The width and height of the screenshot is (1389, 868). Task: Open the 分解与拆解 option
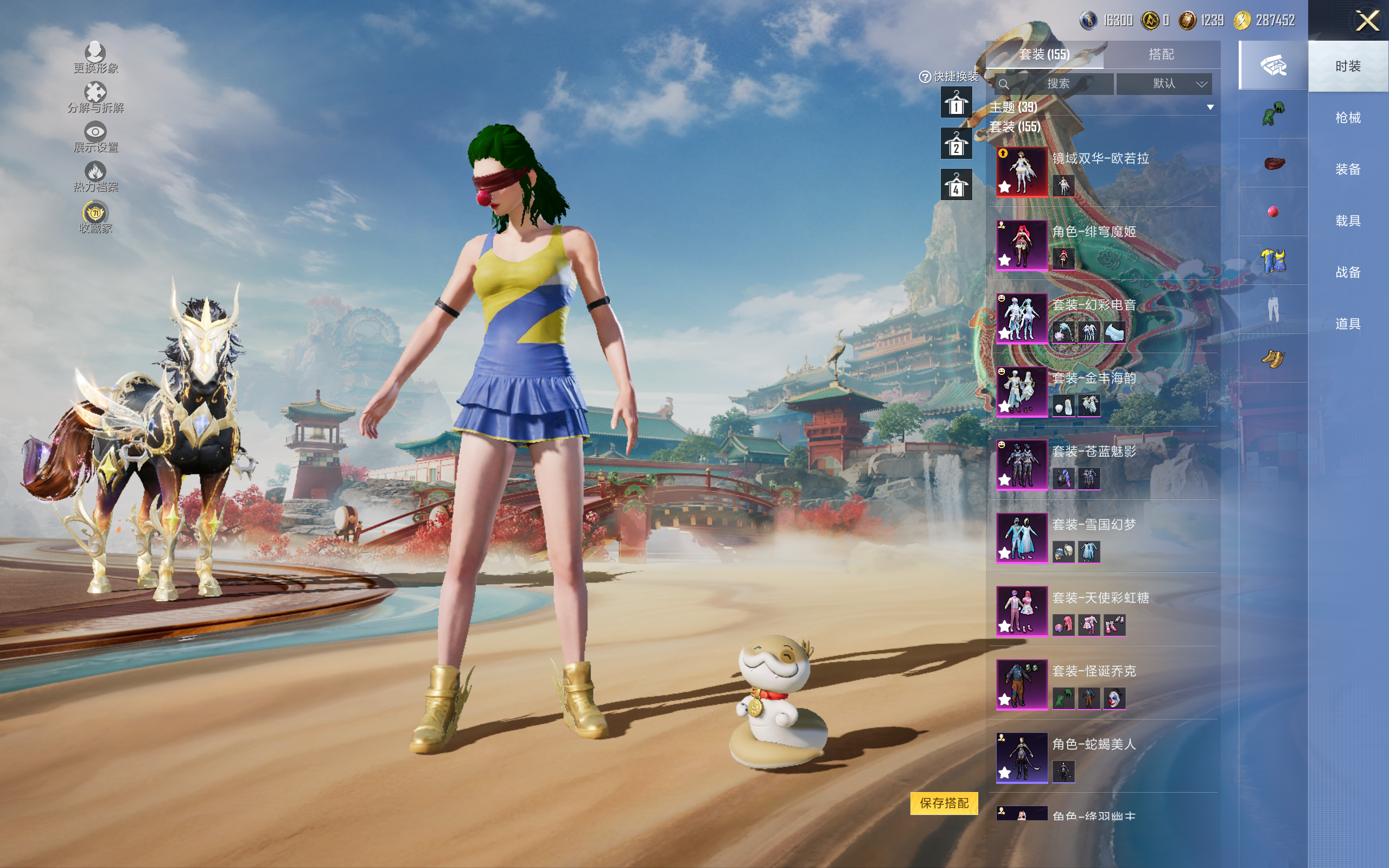[x=95, y=97]
